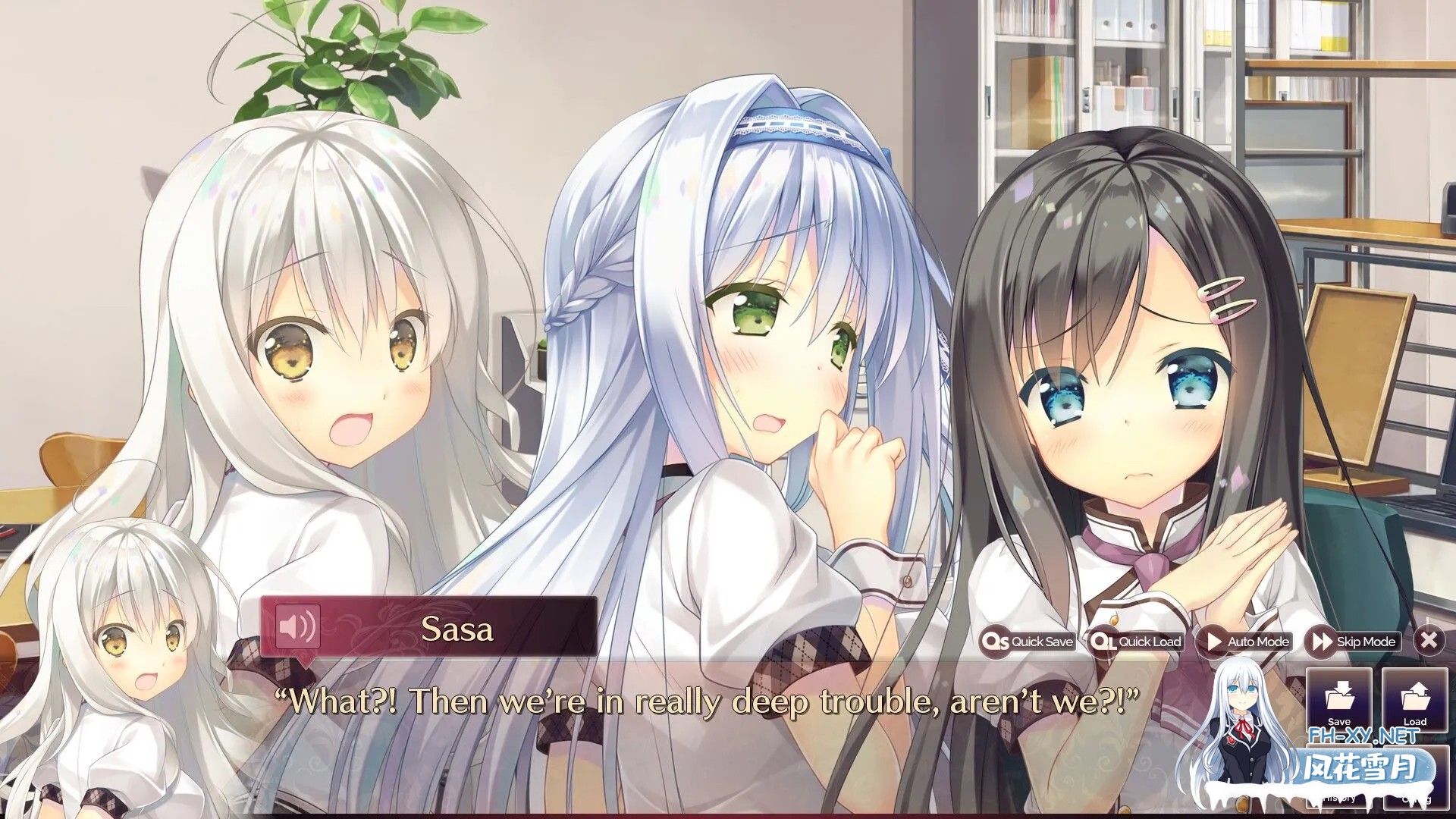
Task: Enable Skip Mode
Action: pyautogui.click(x=1355, y=642)
